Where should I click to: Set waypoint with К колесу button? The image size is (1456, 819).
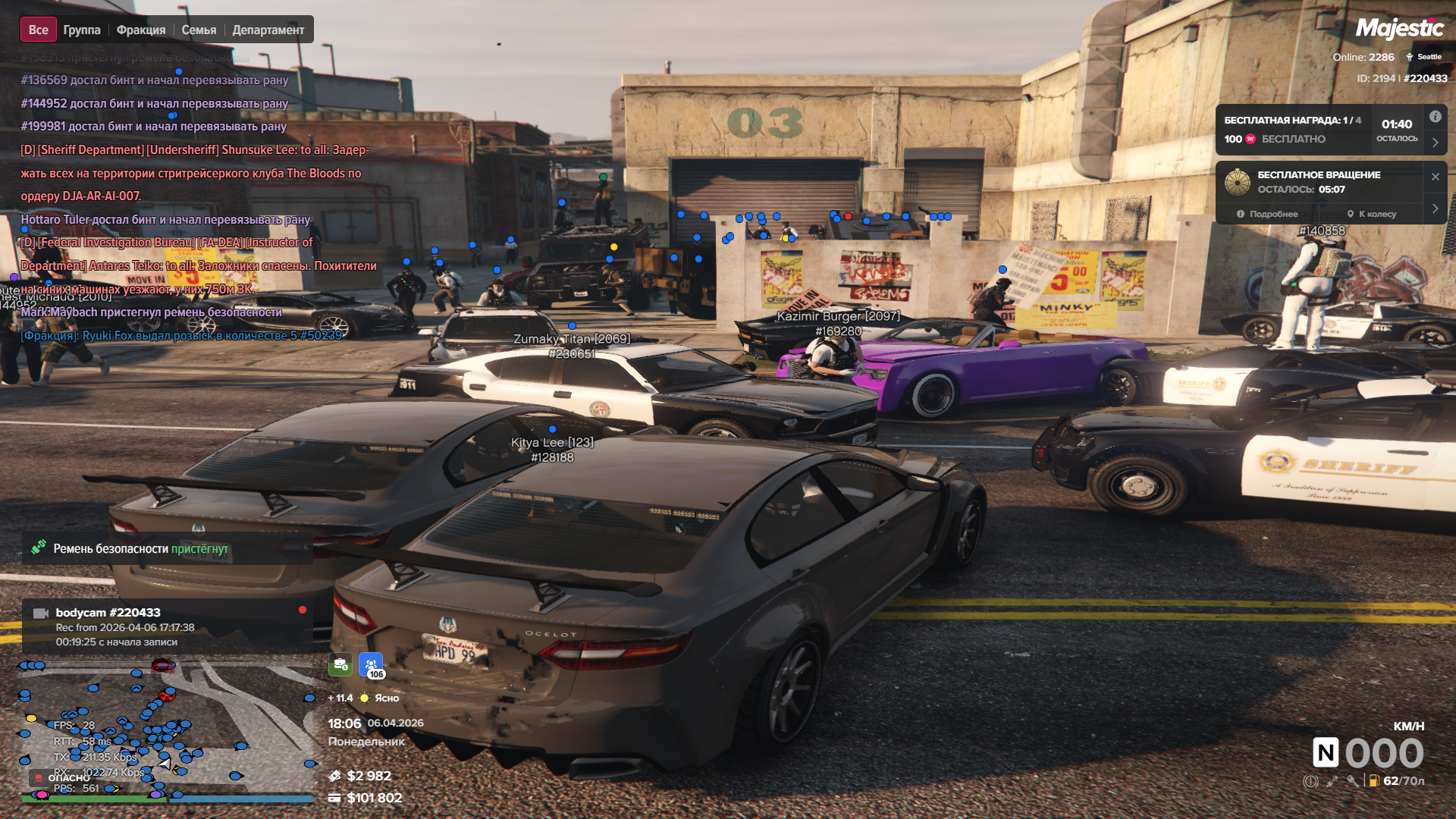pos(1371,214)
